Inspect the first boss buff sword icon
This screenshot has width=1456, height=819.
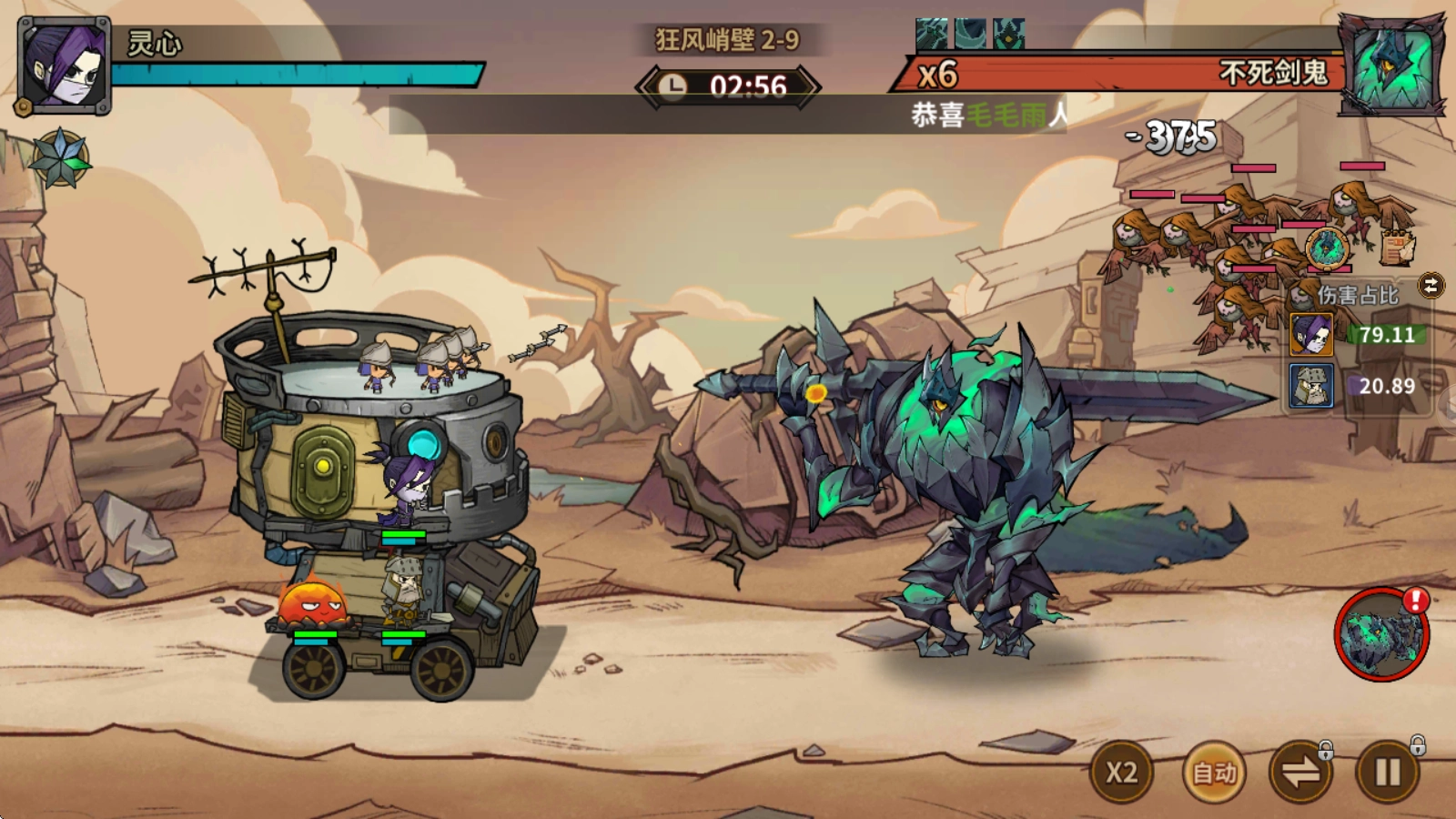tap(931, 34)
